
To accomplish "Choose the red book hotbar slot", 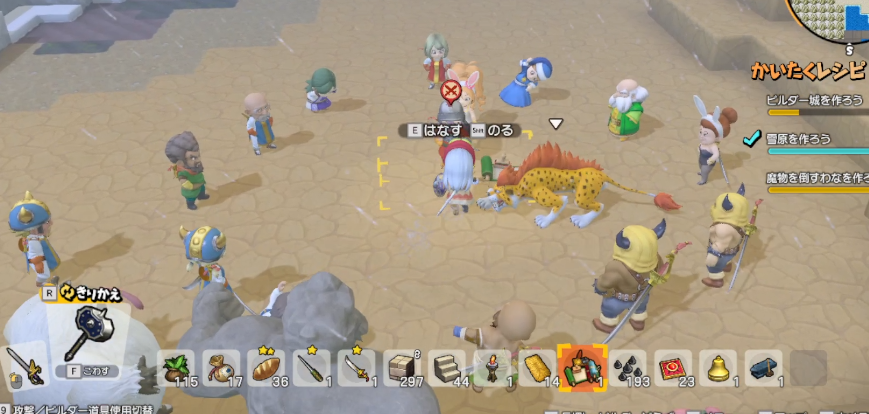I will [672, 369].
